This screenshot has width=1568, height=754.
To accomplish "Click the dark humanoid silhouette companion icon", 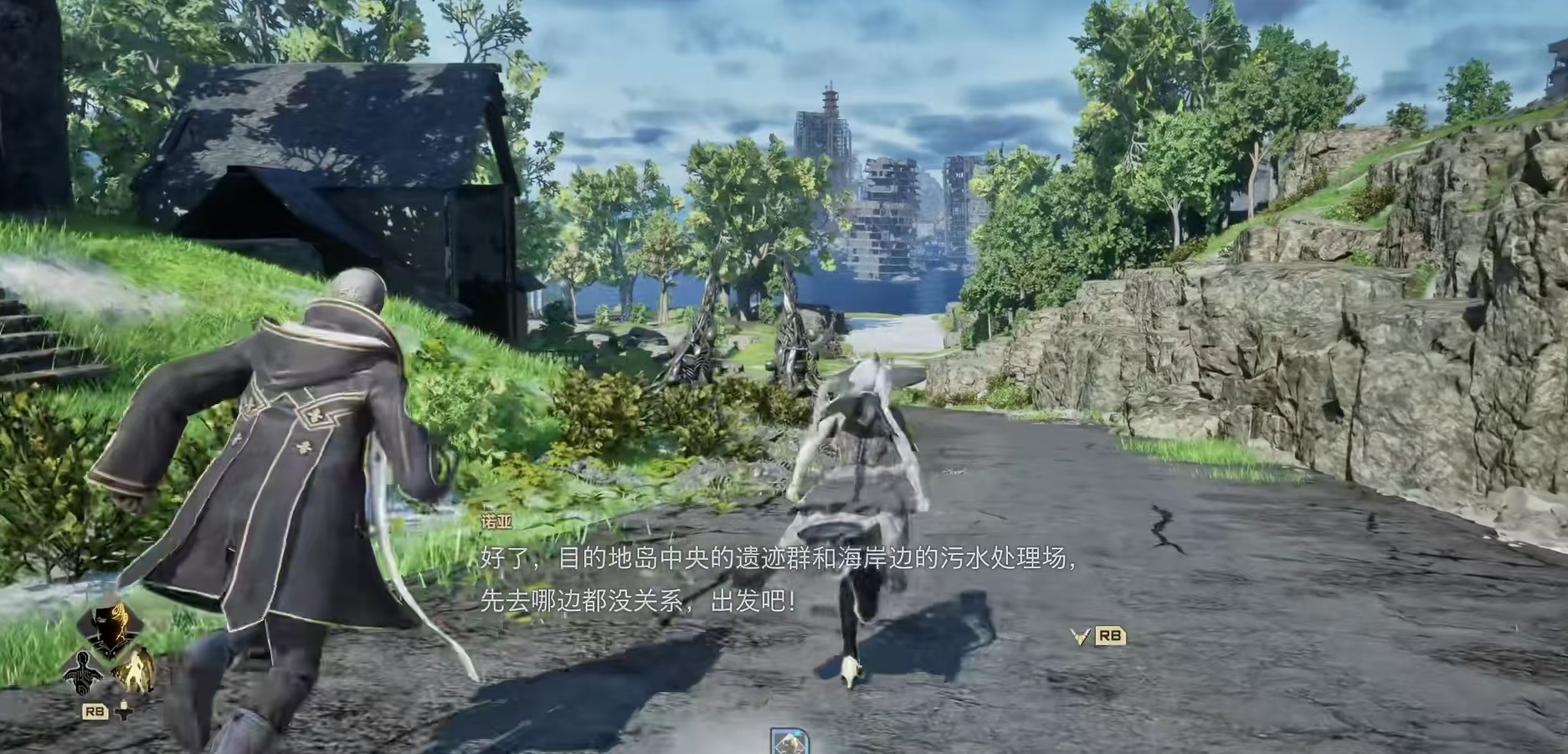I will pyautogui.click(x=82, y=674).
